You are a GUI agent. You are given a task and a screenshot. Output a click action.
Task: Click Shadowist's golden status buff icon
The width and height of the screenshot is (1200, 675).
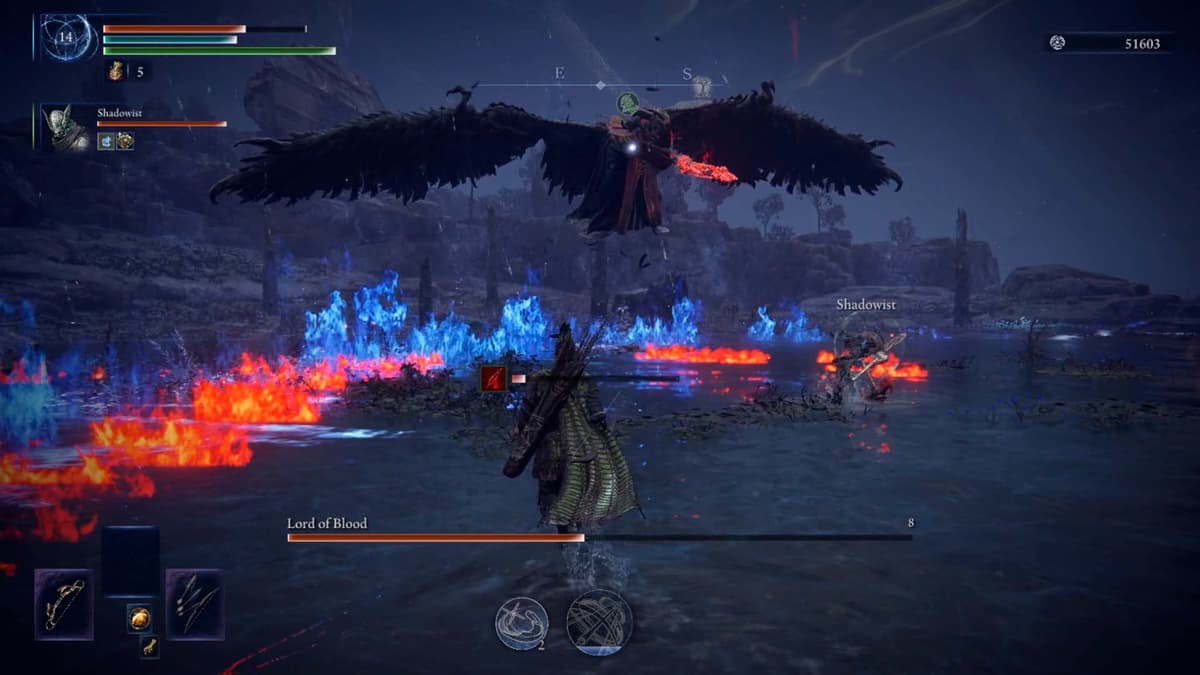click(x=125, y=142)
